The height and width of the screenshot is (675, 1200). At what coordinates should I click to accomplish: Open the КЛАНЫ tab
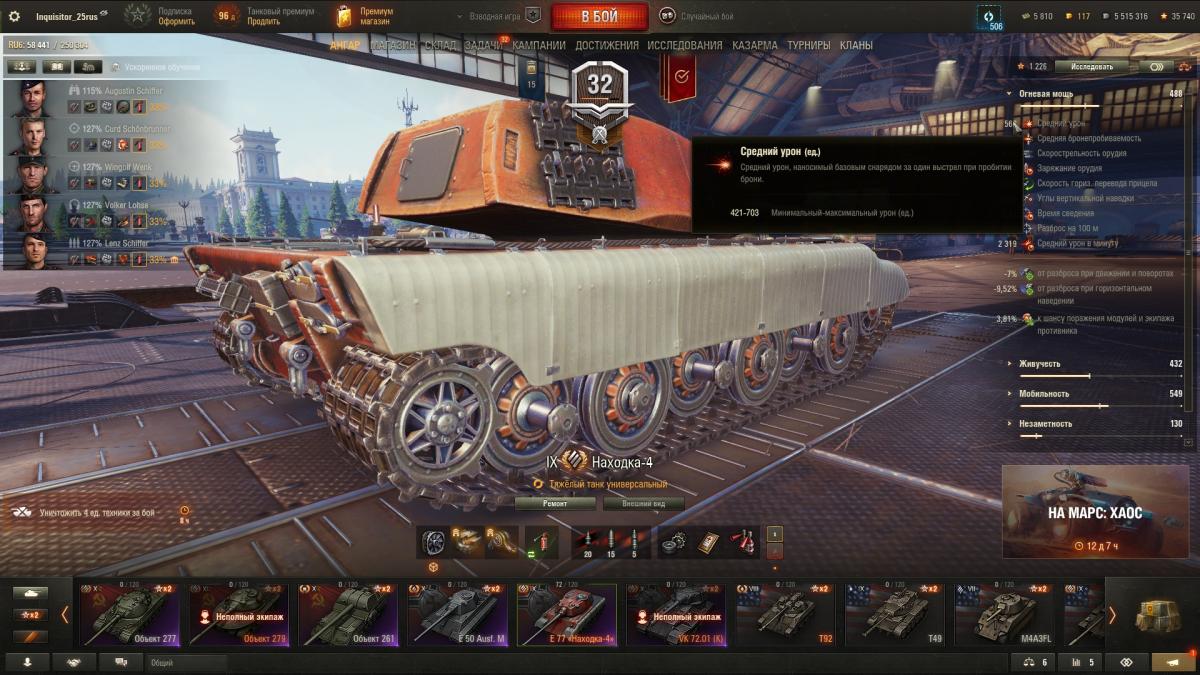856,45
